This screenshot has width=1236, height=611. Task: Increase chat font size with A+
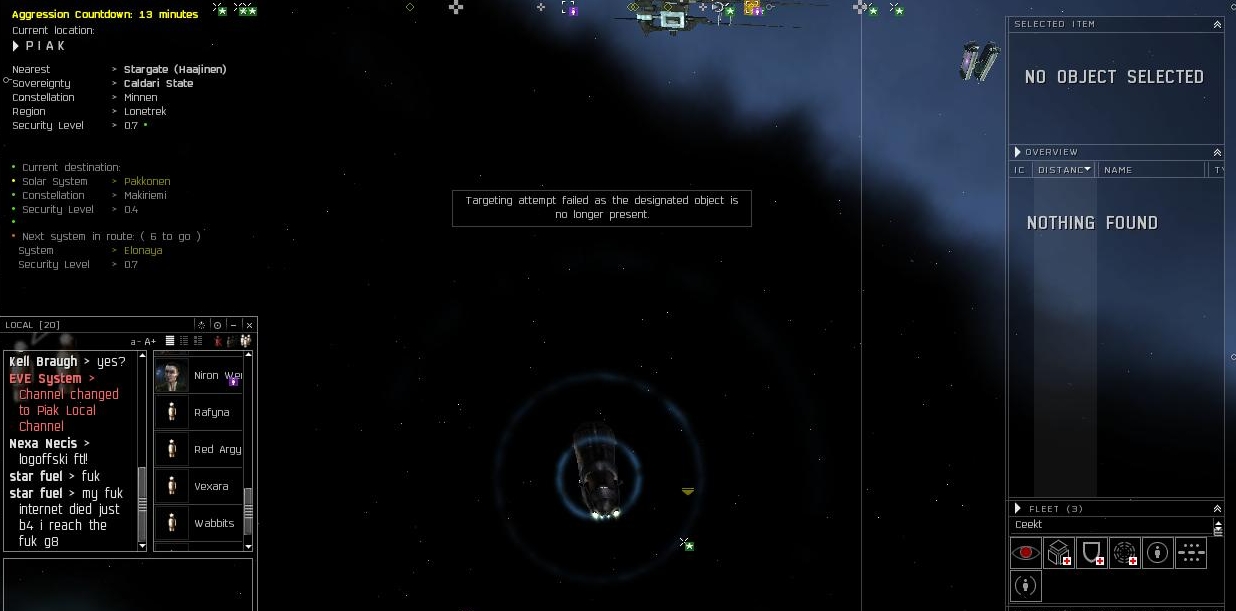(x=151, y=342)
